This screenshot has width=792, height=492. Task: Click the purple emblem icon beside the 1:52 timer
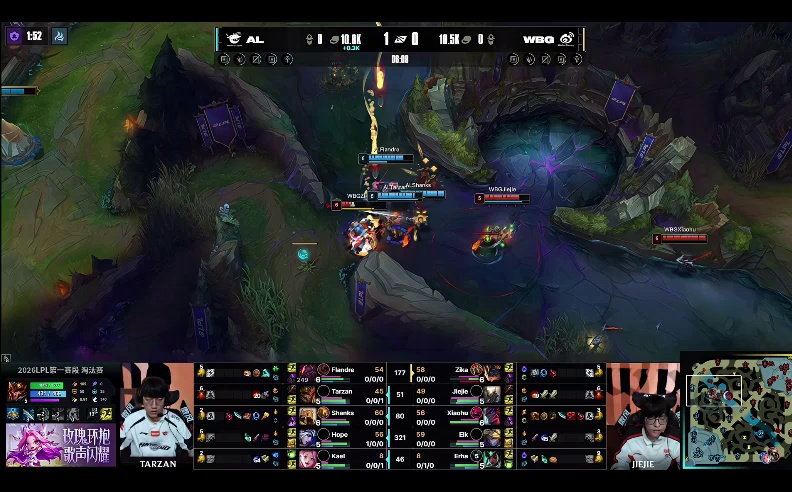14,36
